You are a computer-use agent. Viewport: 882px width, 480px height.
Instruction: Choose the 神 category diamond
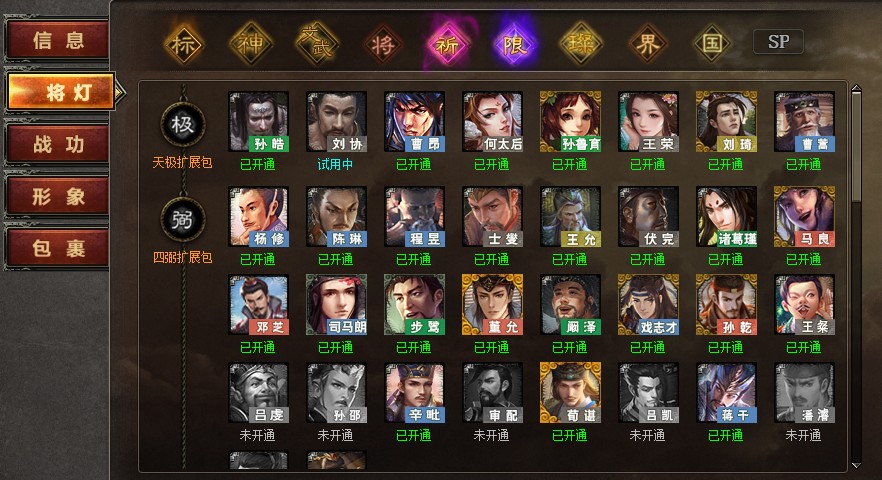coord(250,44)
